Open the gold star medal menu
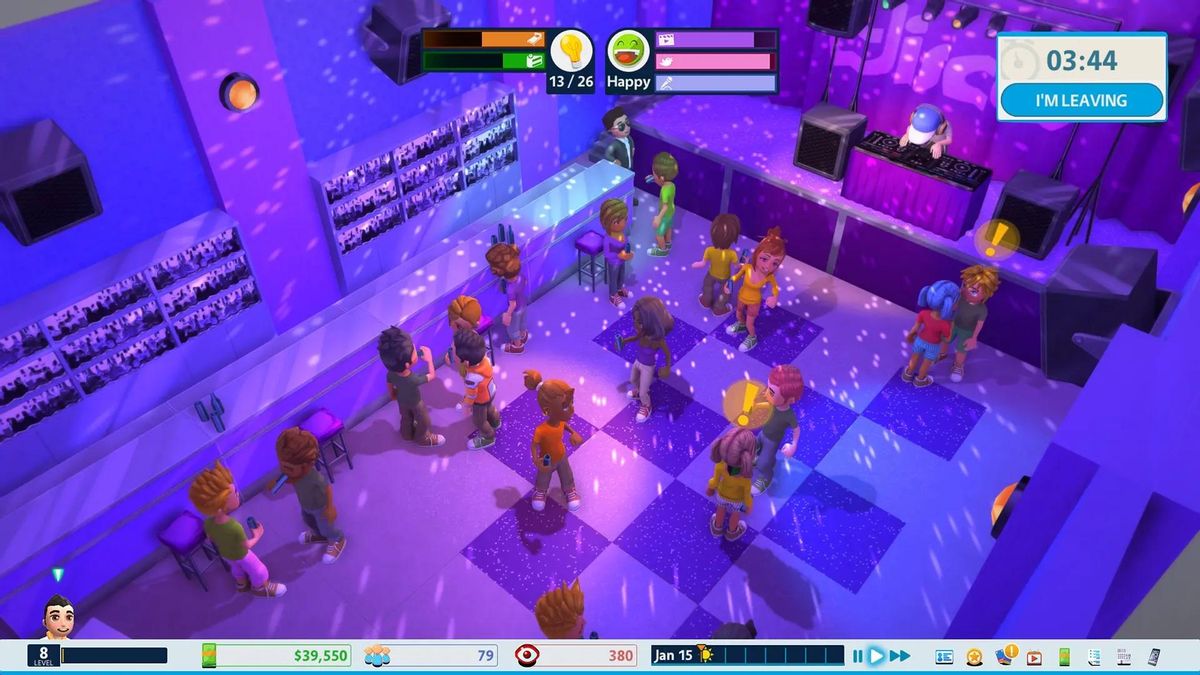Viewport: 1200px width, 675px height. point(974,657)
